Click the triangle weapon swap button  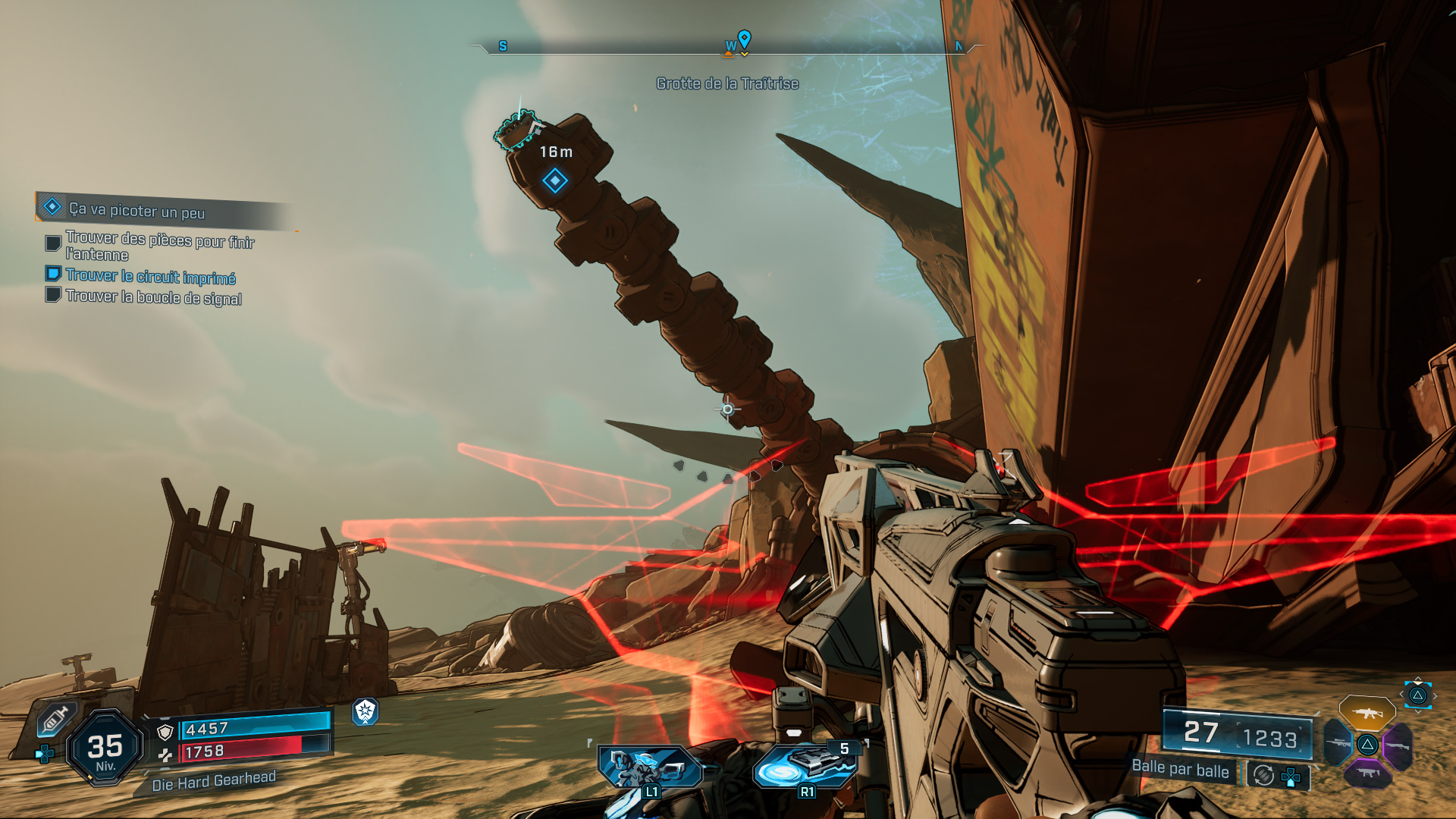(1418, 695)
